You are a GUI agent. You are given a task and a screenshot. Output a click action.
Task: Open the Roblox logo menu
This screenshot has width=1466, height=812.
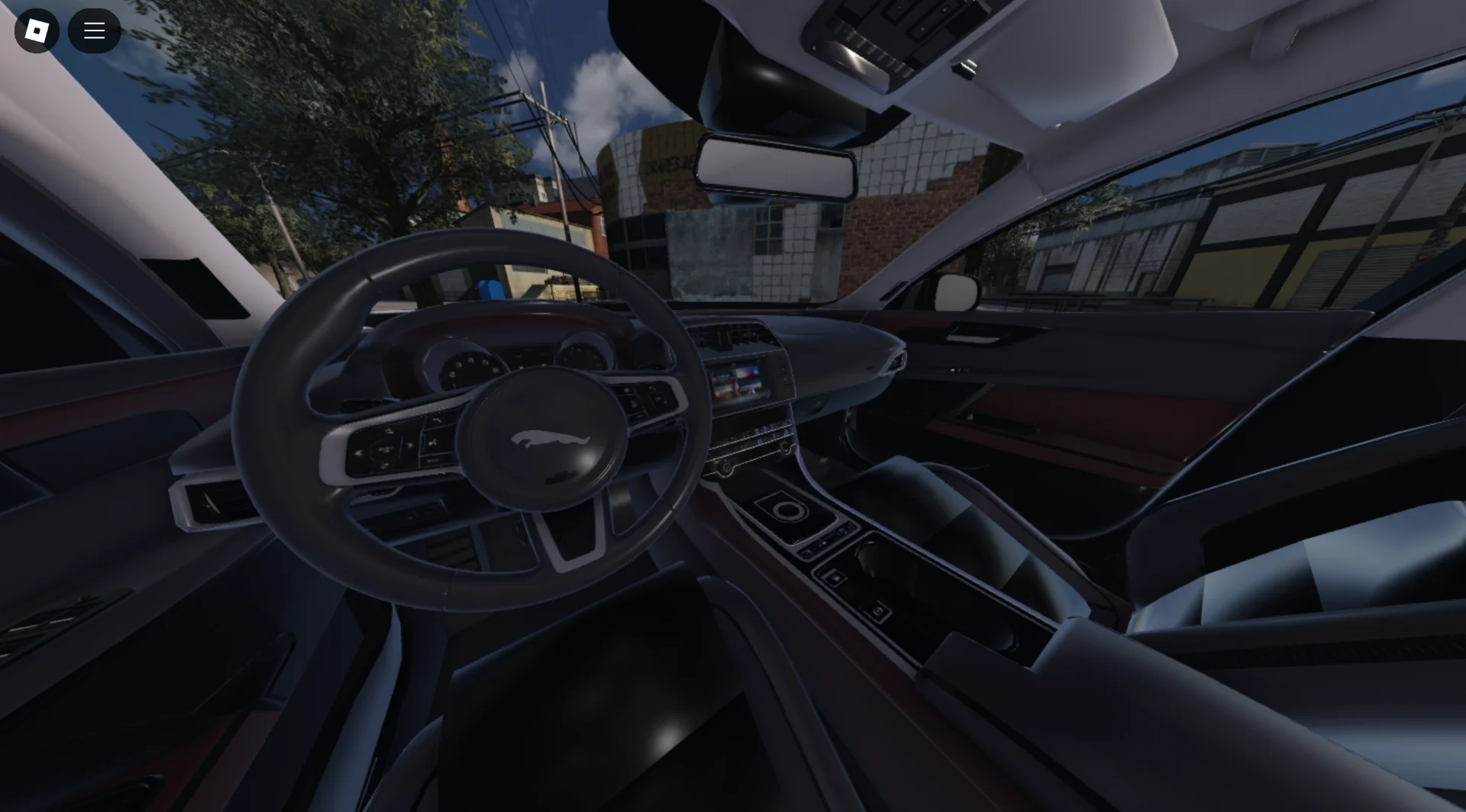pyautogui.click(x=37, y=31)
